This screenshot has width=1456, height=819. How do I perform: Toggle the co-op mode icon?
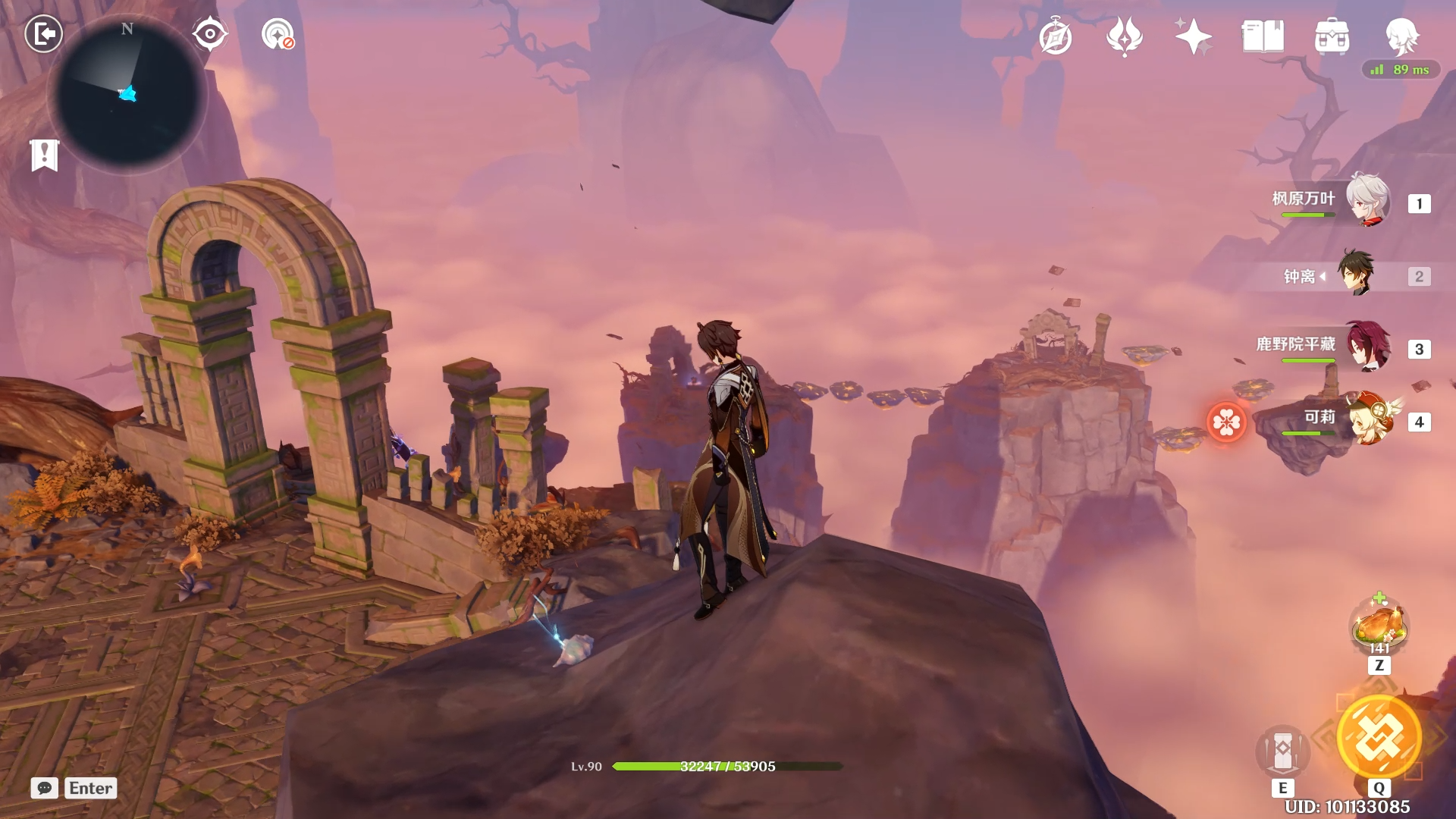[x=278, y=35]
